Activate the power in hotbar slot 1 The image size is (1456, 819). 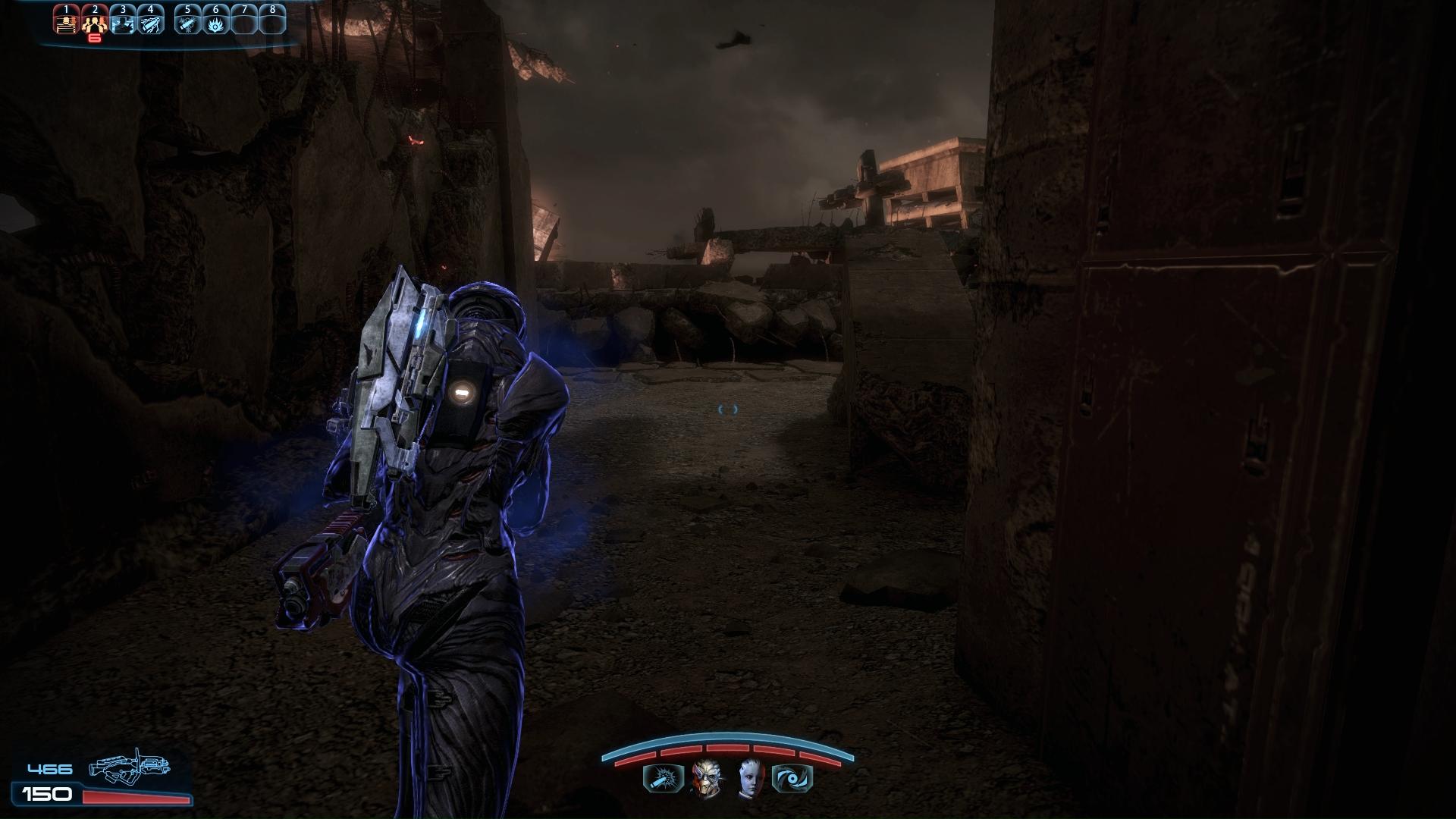pyautogui.click(x=67, y=21)
